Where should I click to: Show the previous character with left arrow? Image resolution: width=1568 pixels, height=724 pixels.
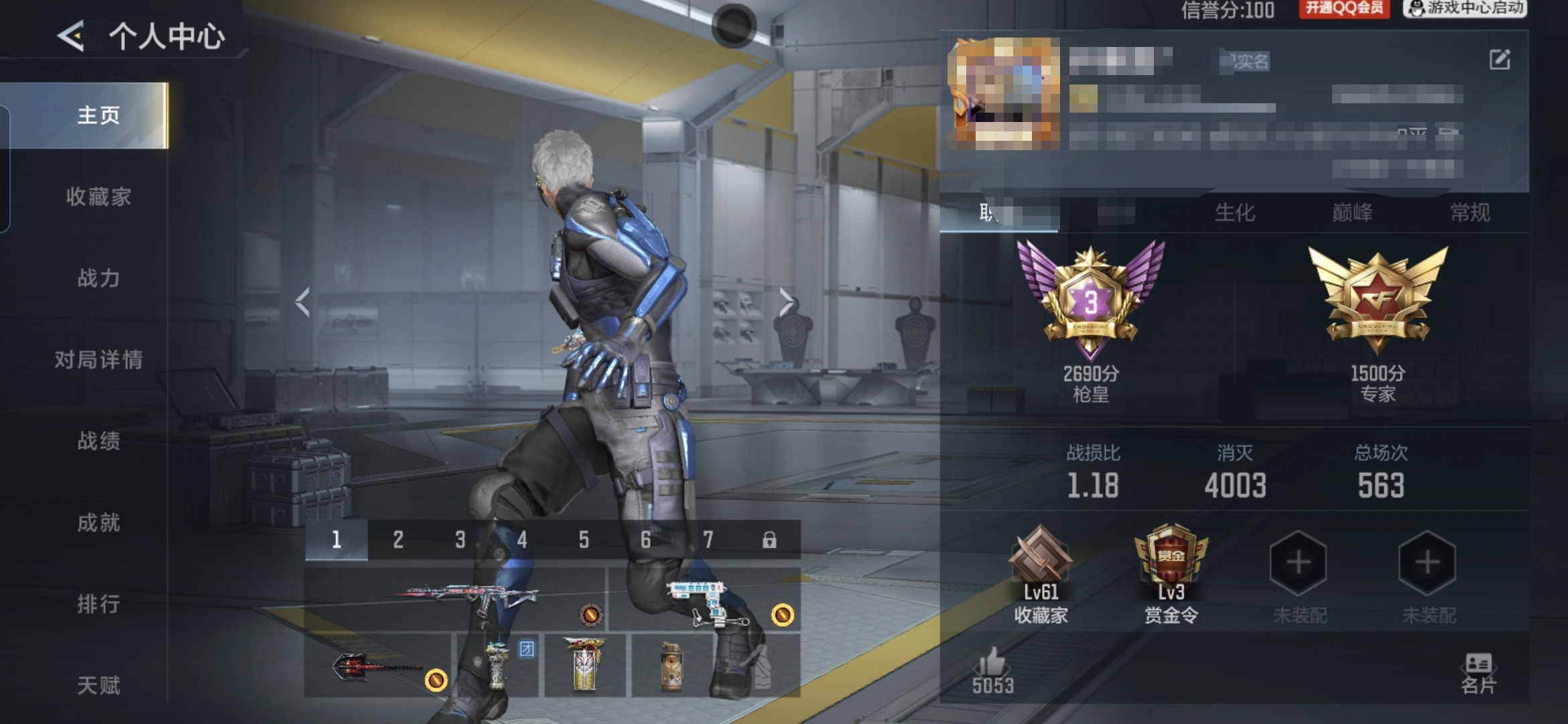click(x=303, y=302)
